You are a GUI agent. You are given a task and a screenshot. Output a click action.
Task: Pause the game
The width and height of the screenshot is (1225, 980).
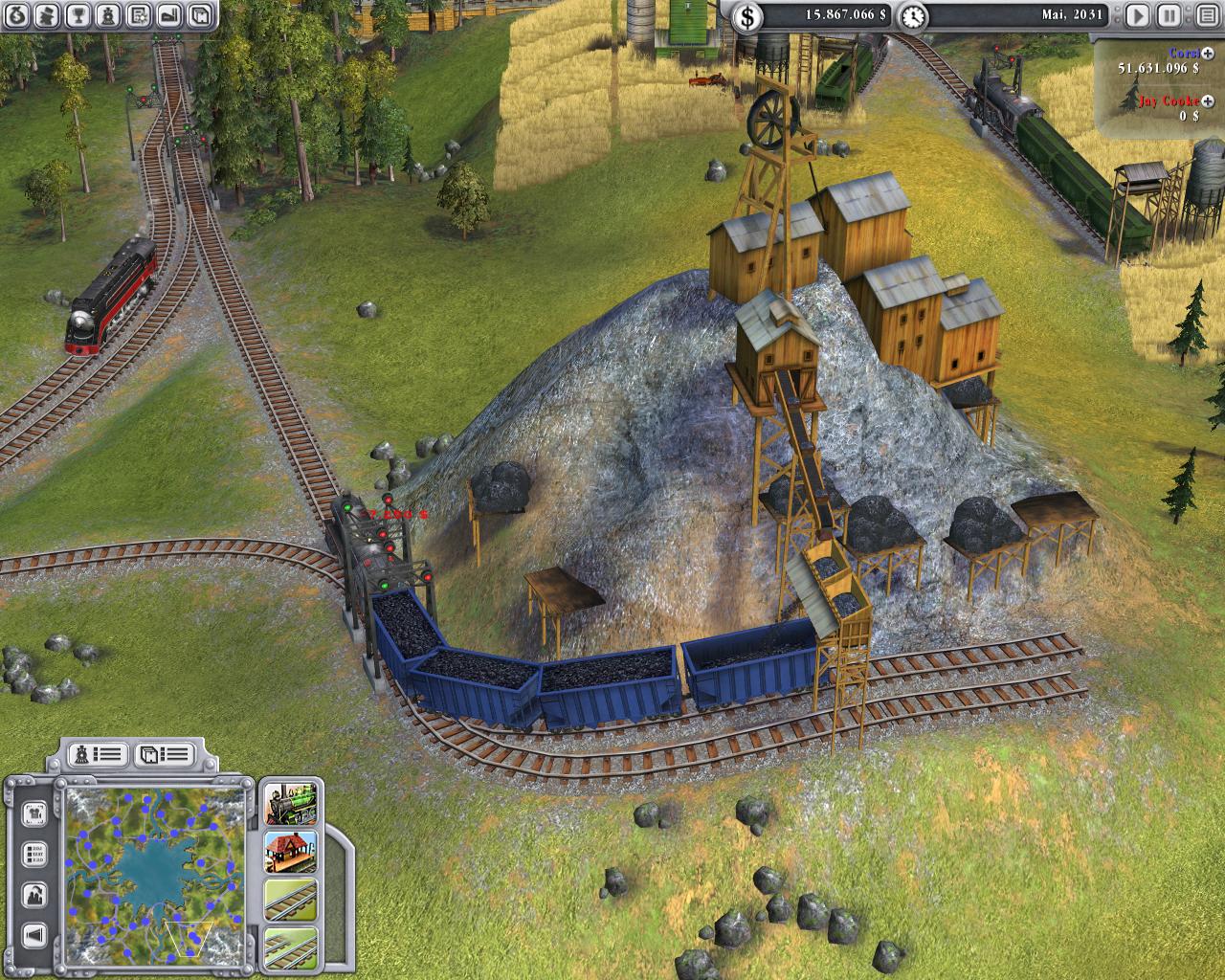coord(1168,15)
